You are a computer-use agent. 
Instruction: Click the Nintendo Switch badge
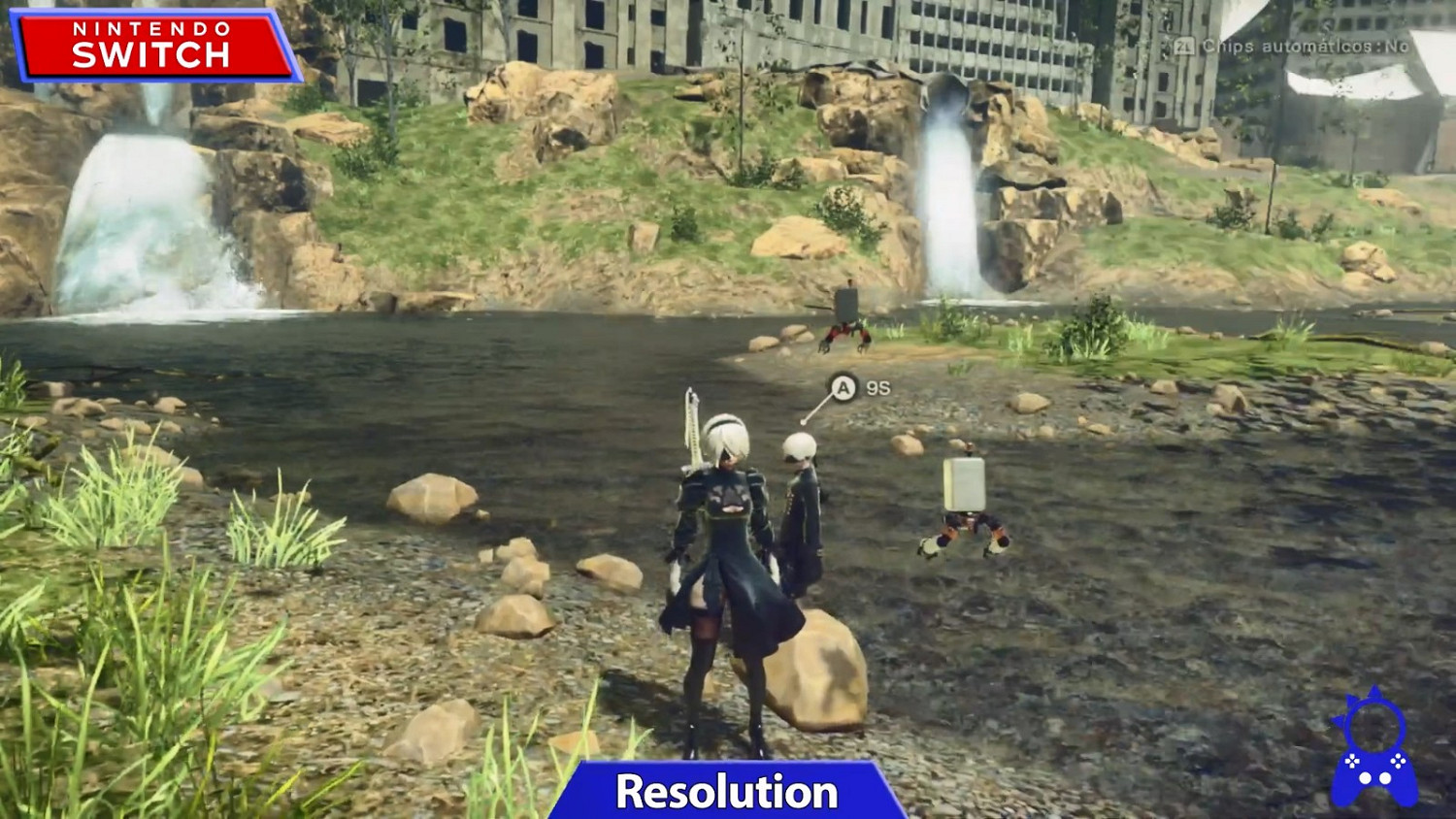coord(150,43)
